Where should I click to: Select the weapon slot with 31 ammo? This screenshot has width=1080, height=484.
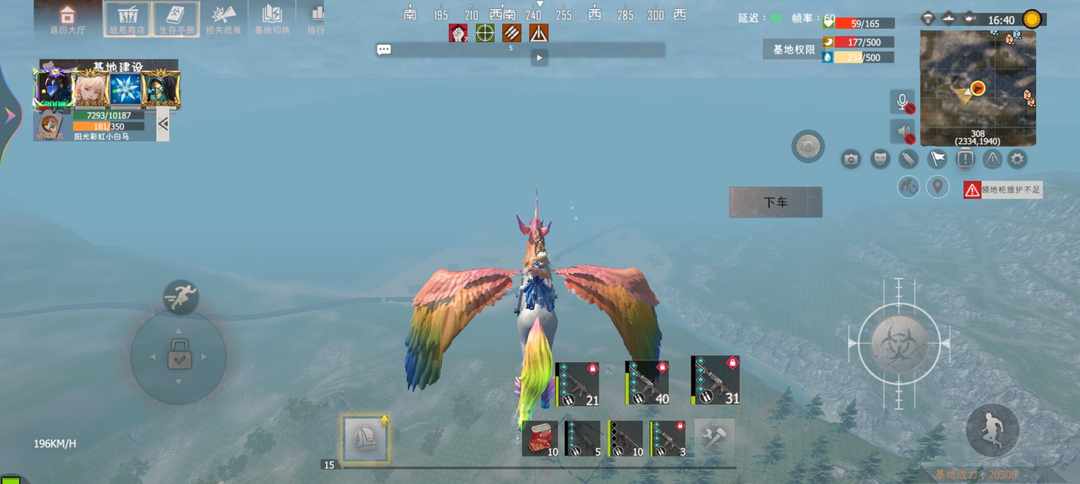[x=716, y=381]
